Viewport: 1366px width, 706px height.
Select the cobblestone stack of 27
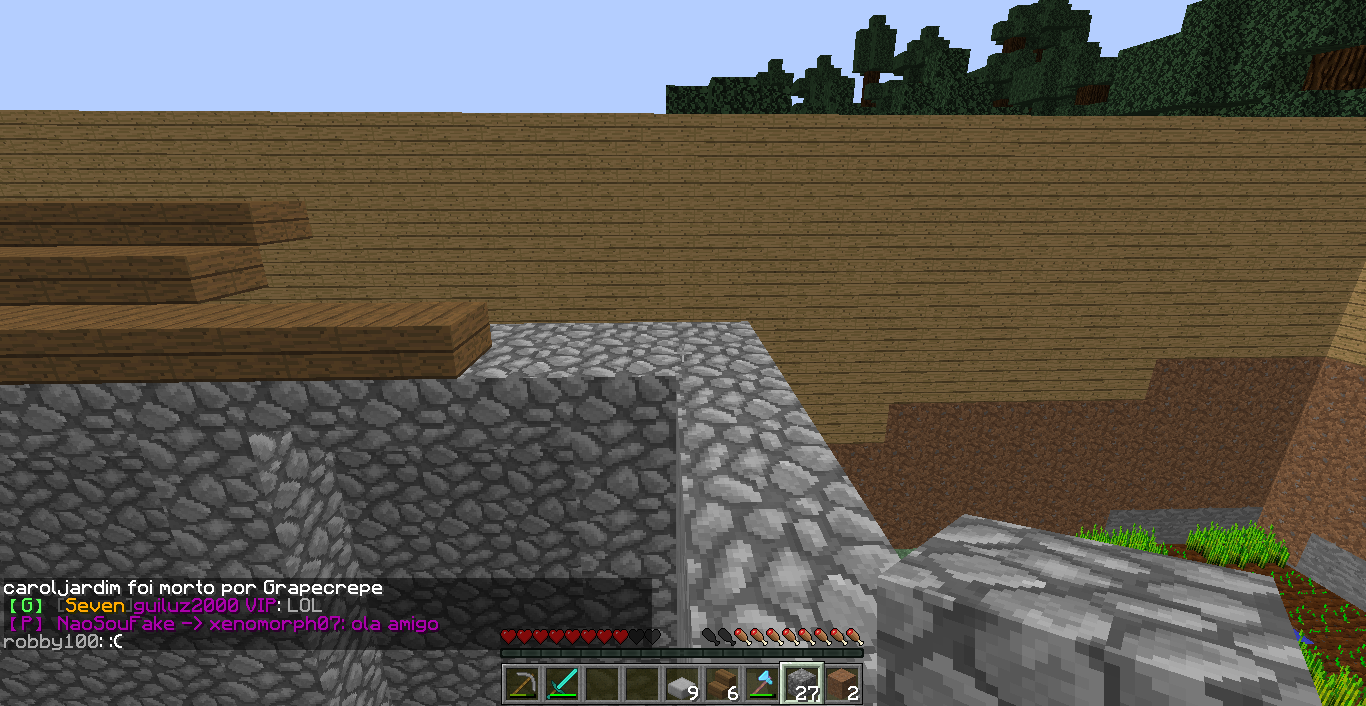pos(801,684)
